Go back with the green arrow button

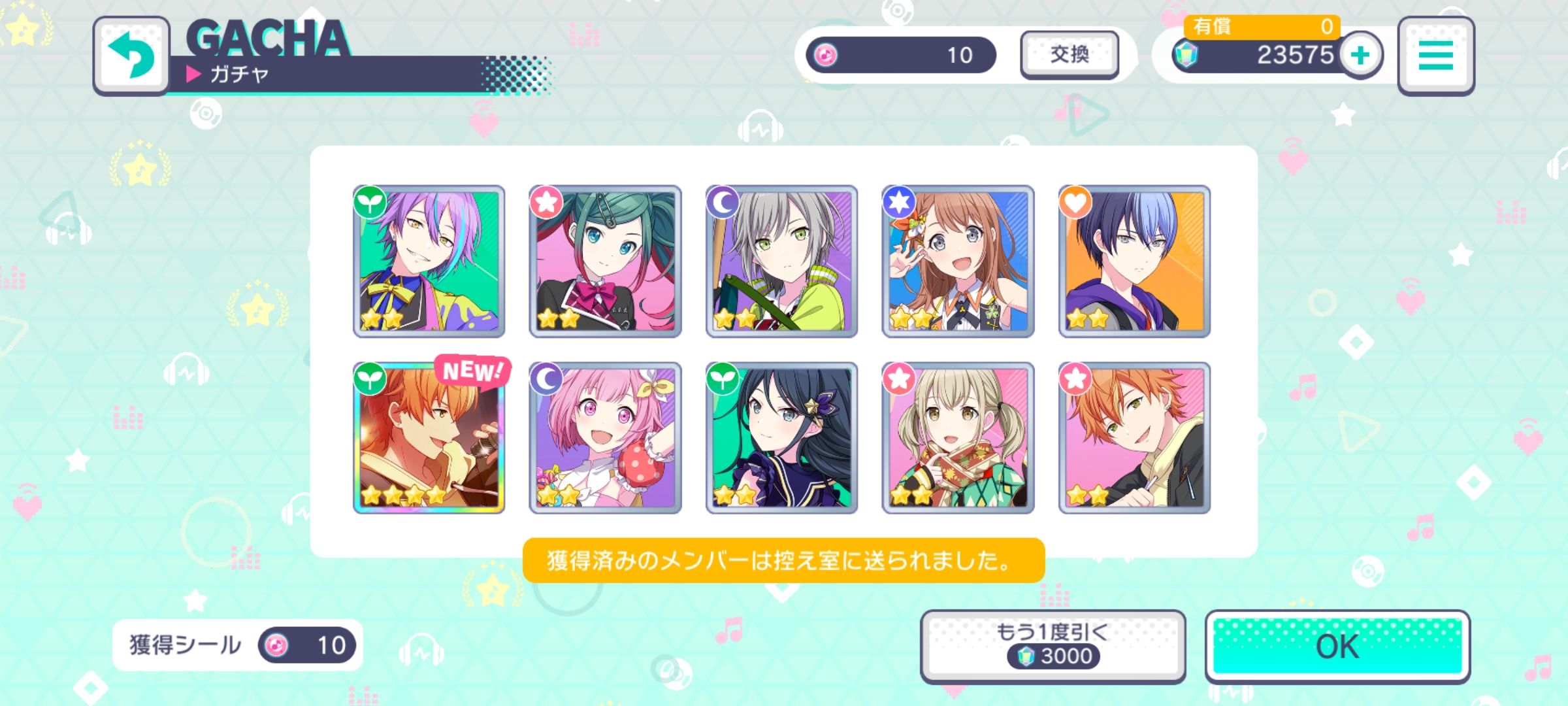[x=131, y=56]
